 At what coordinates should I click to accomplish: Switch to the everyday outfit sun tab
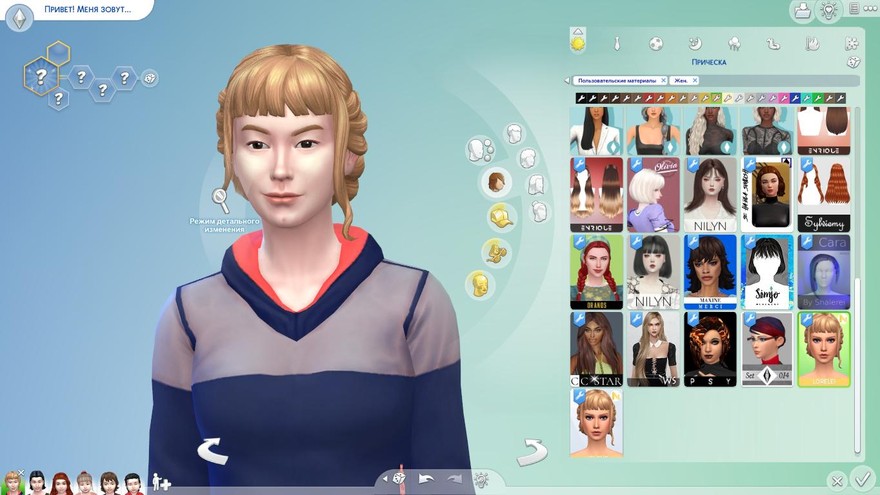point(577,43)
